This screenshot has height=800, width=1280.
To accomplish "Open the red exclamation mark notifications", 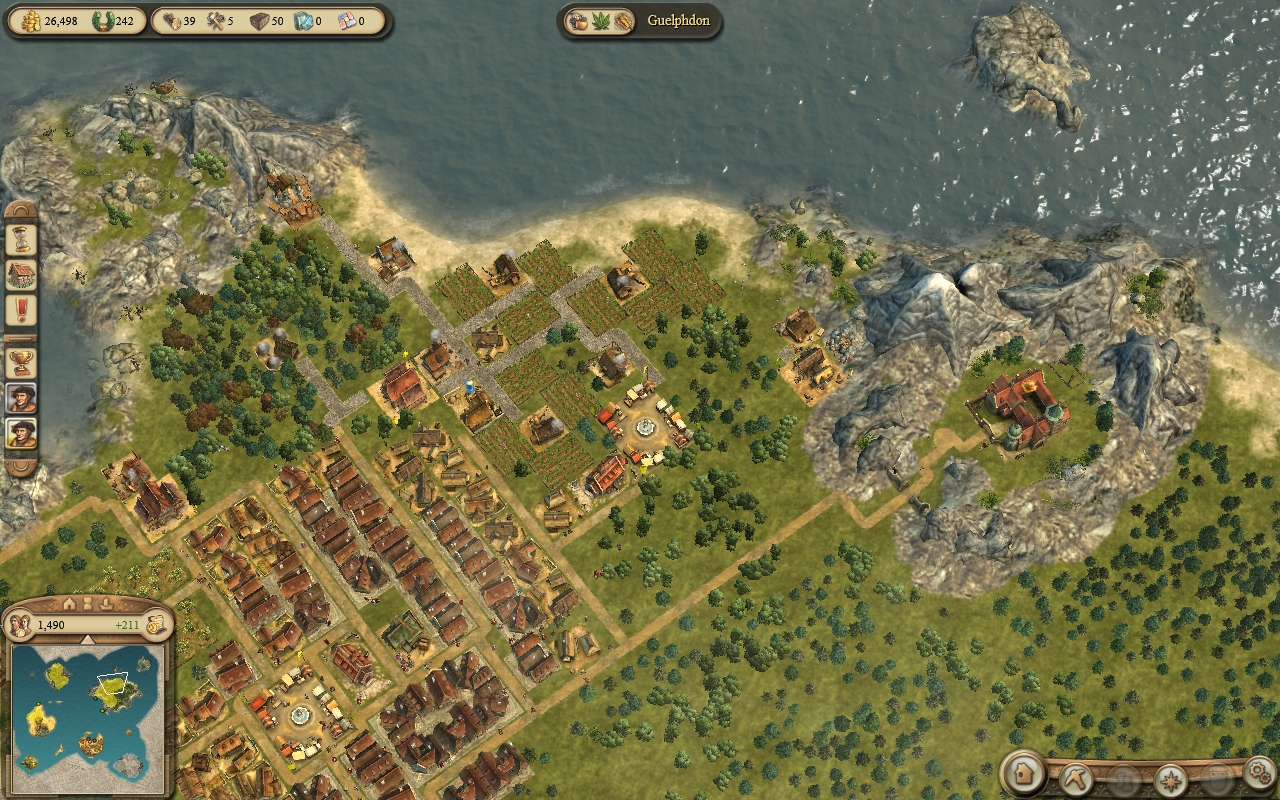I will click(x=22, y=311).
